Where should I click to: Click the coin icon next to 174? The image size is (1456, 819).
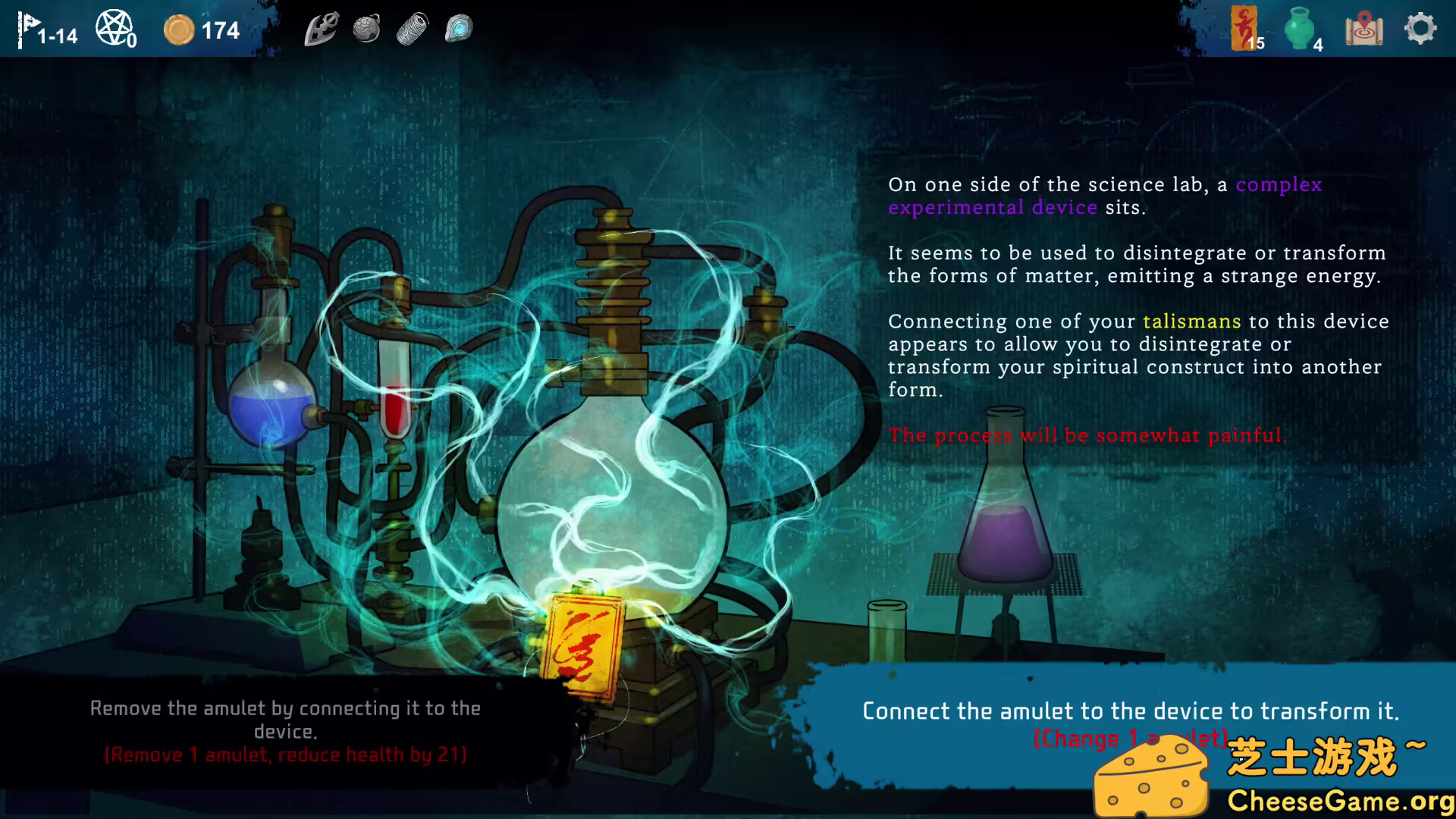[x=180, y=30]
